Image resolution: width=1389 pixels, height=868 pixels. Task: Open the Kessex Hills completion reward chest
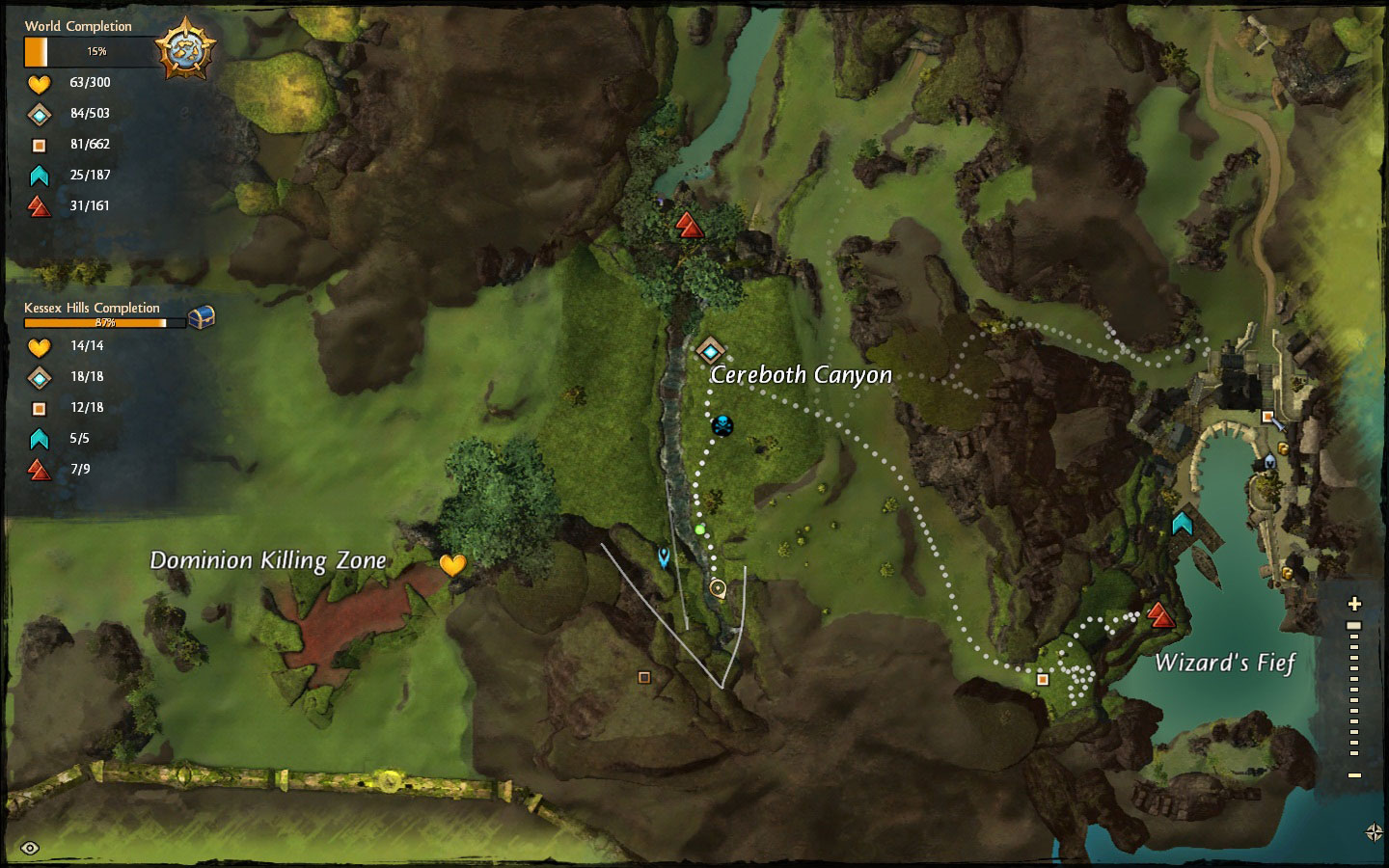(x=201, y=316)
